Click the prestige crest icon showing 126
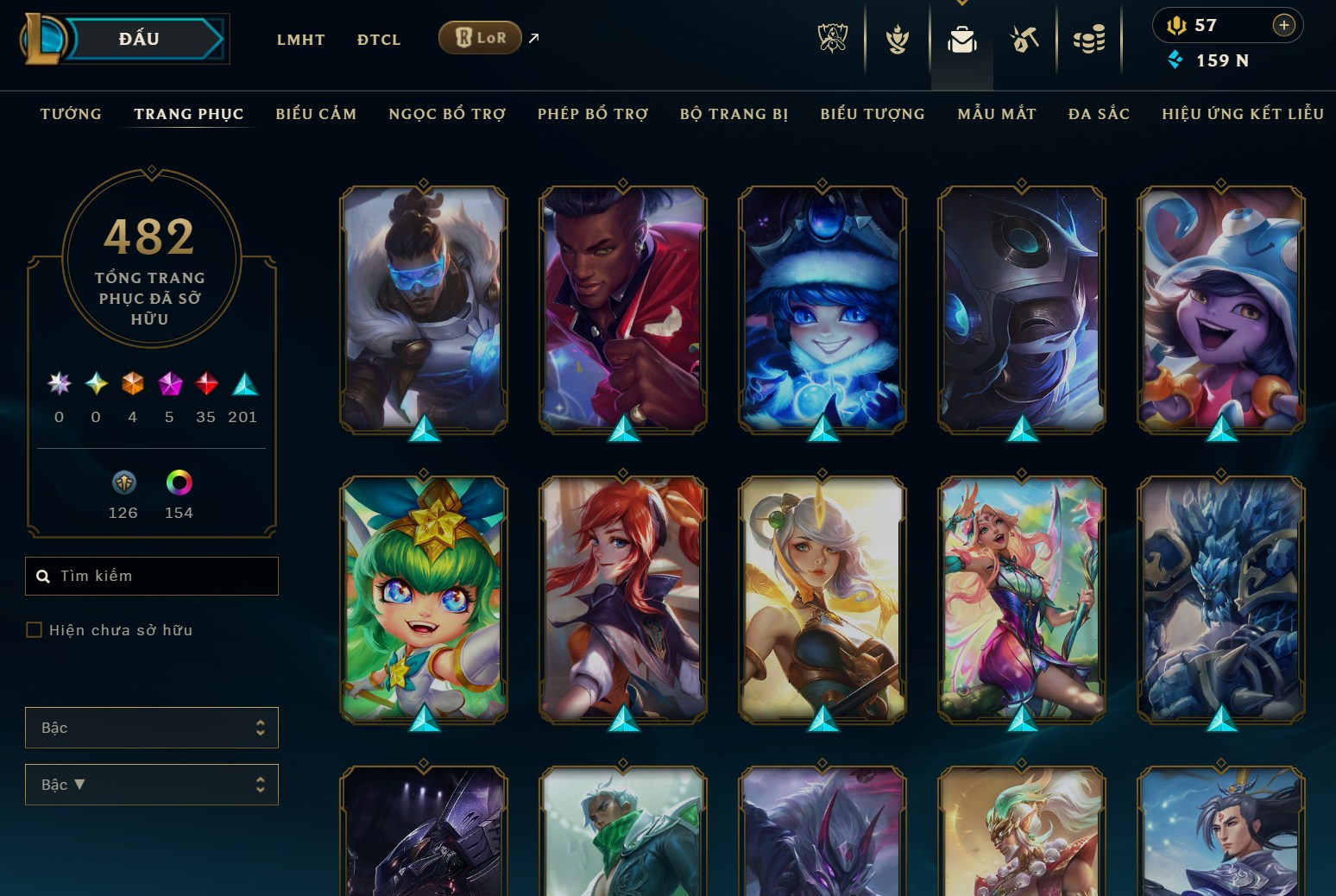This screenshot has height=896, width=1336. click(123, 483)
